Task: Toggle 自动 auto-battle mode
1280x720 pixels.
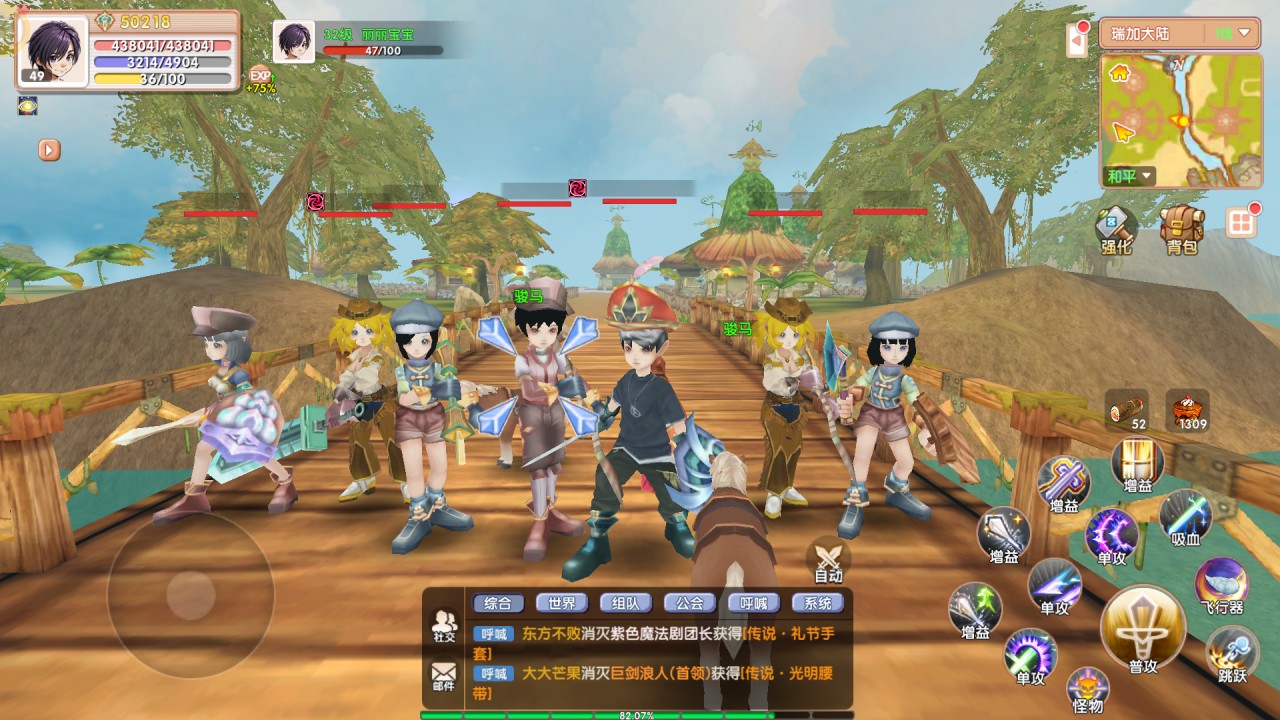Action: point(828,560)
